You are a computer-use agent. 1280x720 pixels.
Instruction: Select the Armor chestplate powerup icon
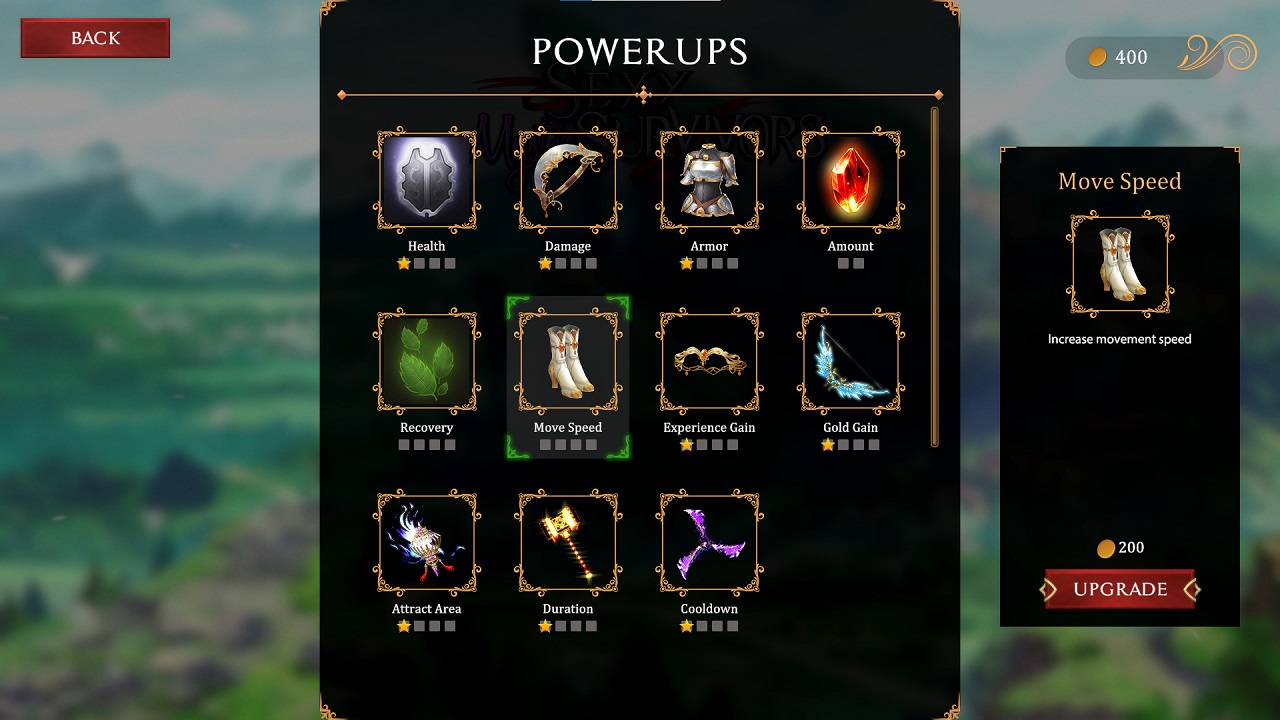709,180
